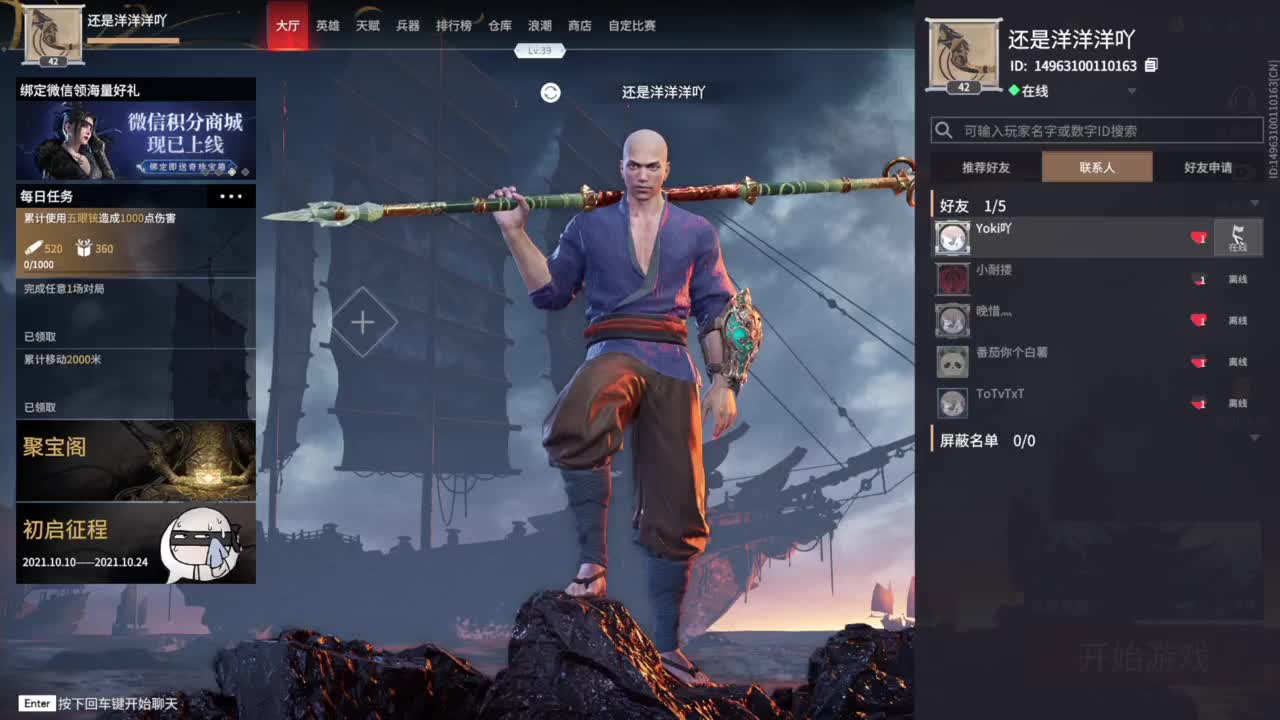
Task: Send a heart to friend 小耐揍
Action: pos(1200,280)
